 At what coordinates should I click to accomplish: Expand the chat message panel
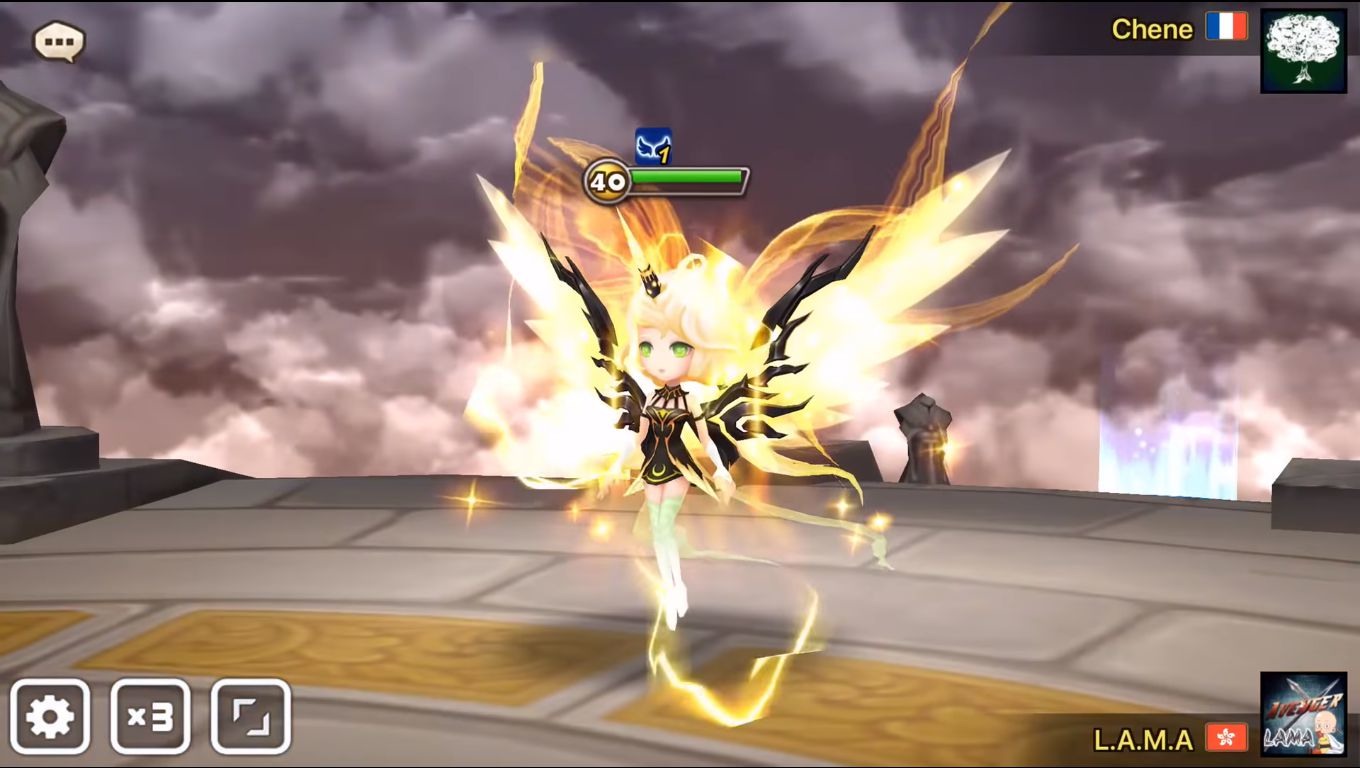point(57,40)
